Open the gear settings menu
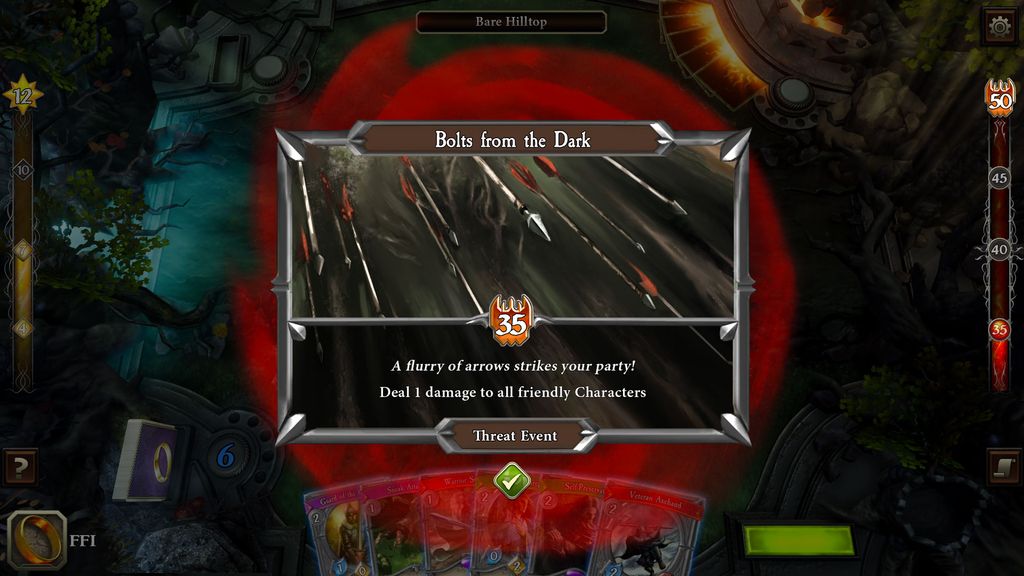1024x576 pixels. point(1000,26)
